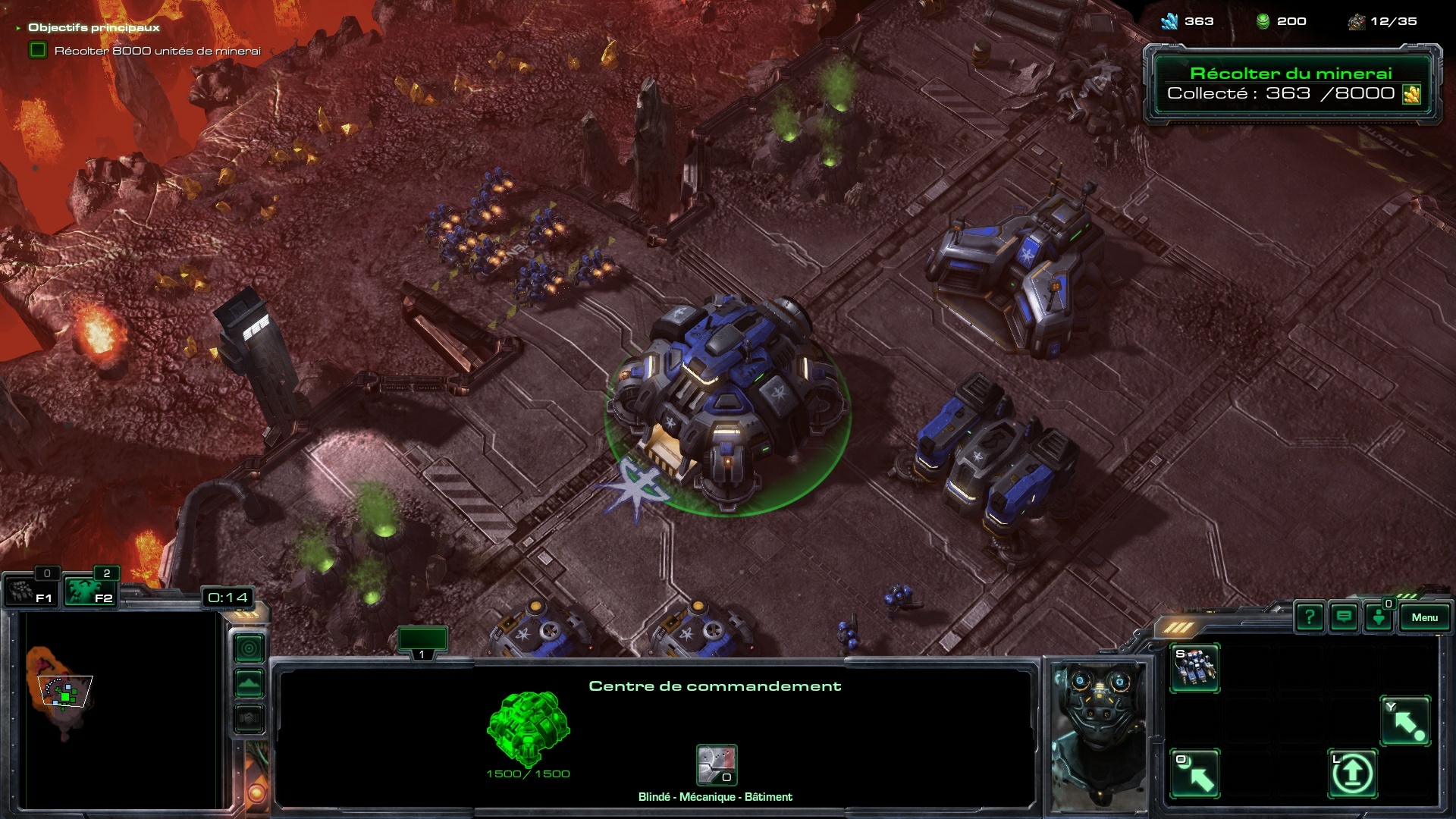1456x819 pixels.
Task: Select all army units via F2 button
Action: click(x=89, y=591)
